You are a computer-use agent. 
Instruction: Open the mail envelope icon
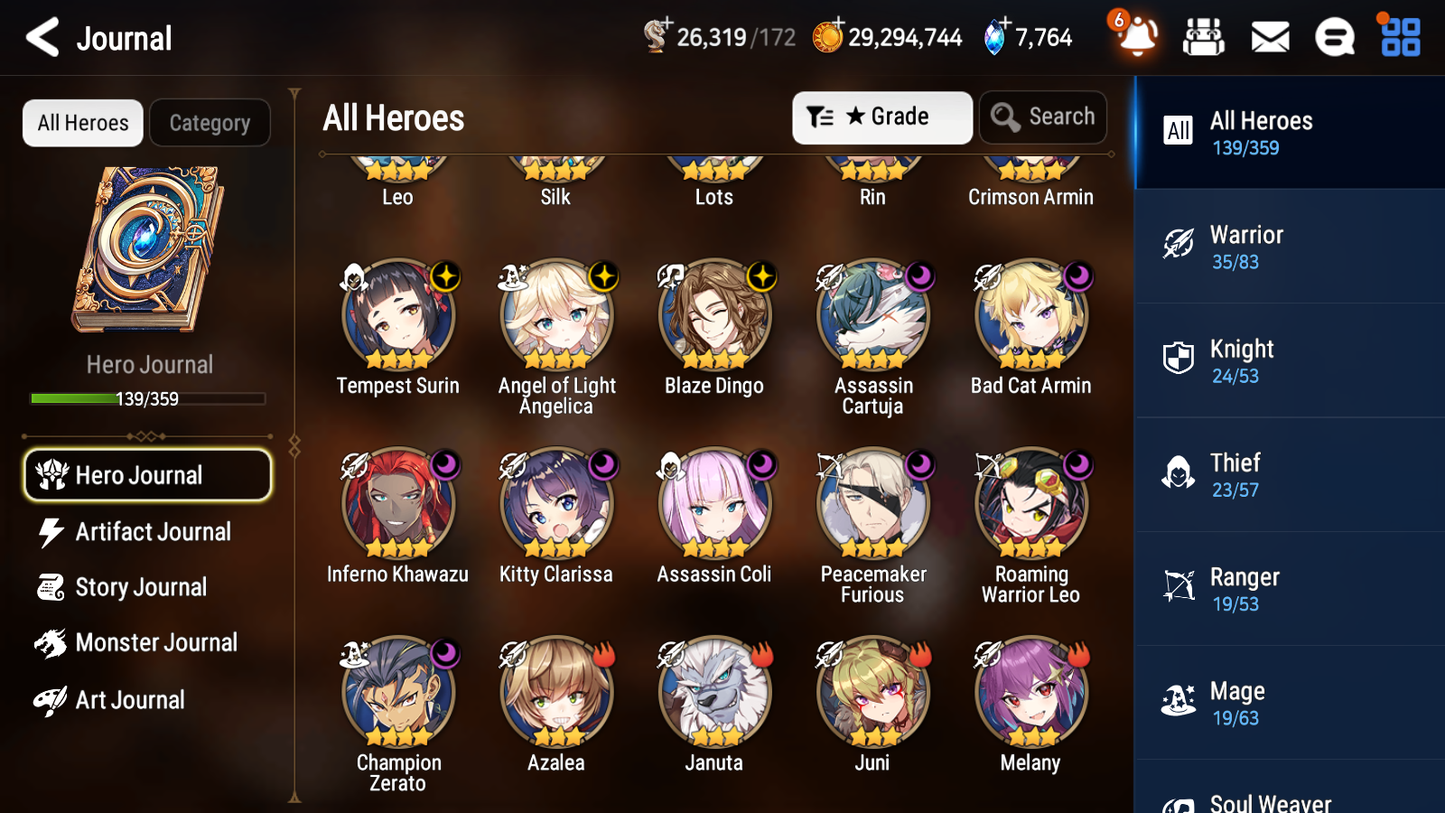pyautogui.click(x=1270, y=37)
